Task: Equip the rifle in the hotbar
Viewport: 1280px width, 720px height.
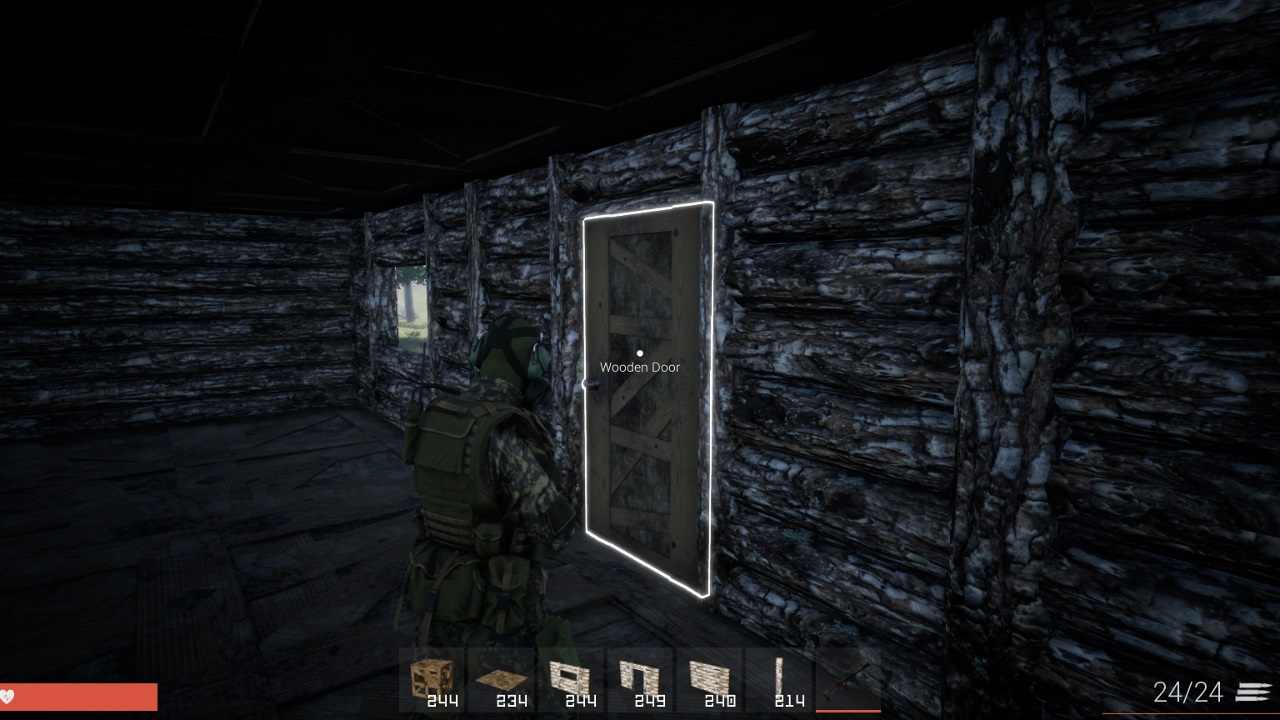Action: pos(848,680)
